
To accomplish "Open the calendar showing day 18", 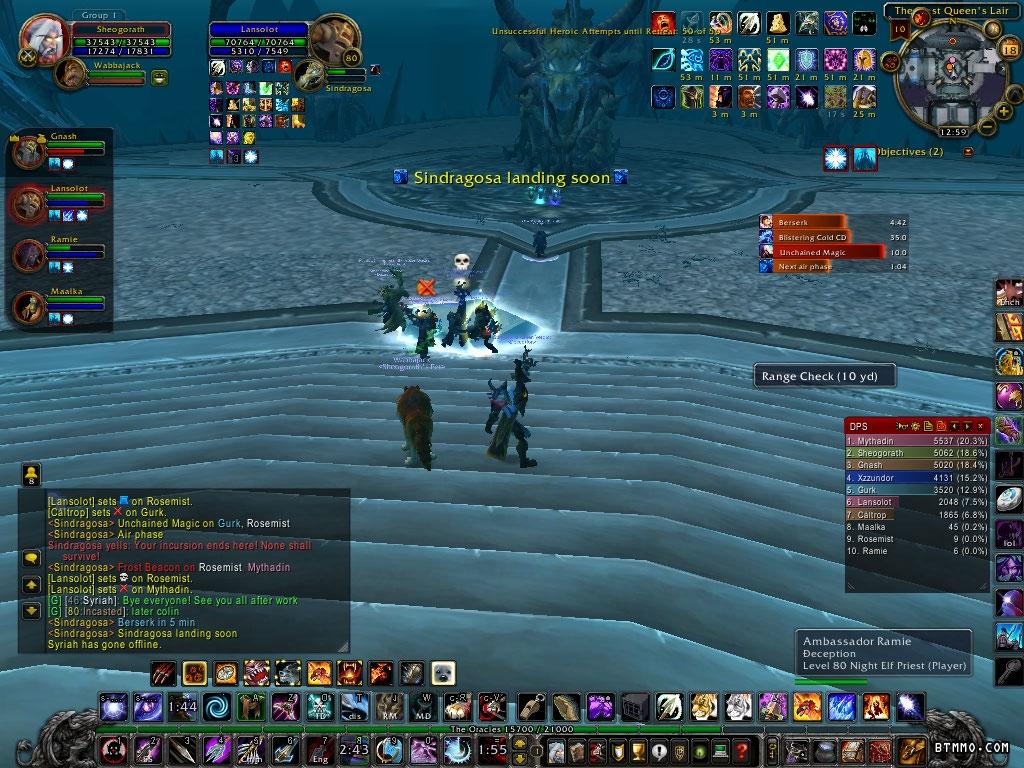I will click(x=1008, y=49).
